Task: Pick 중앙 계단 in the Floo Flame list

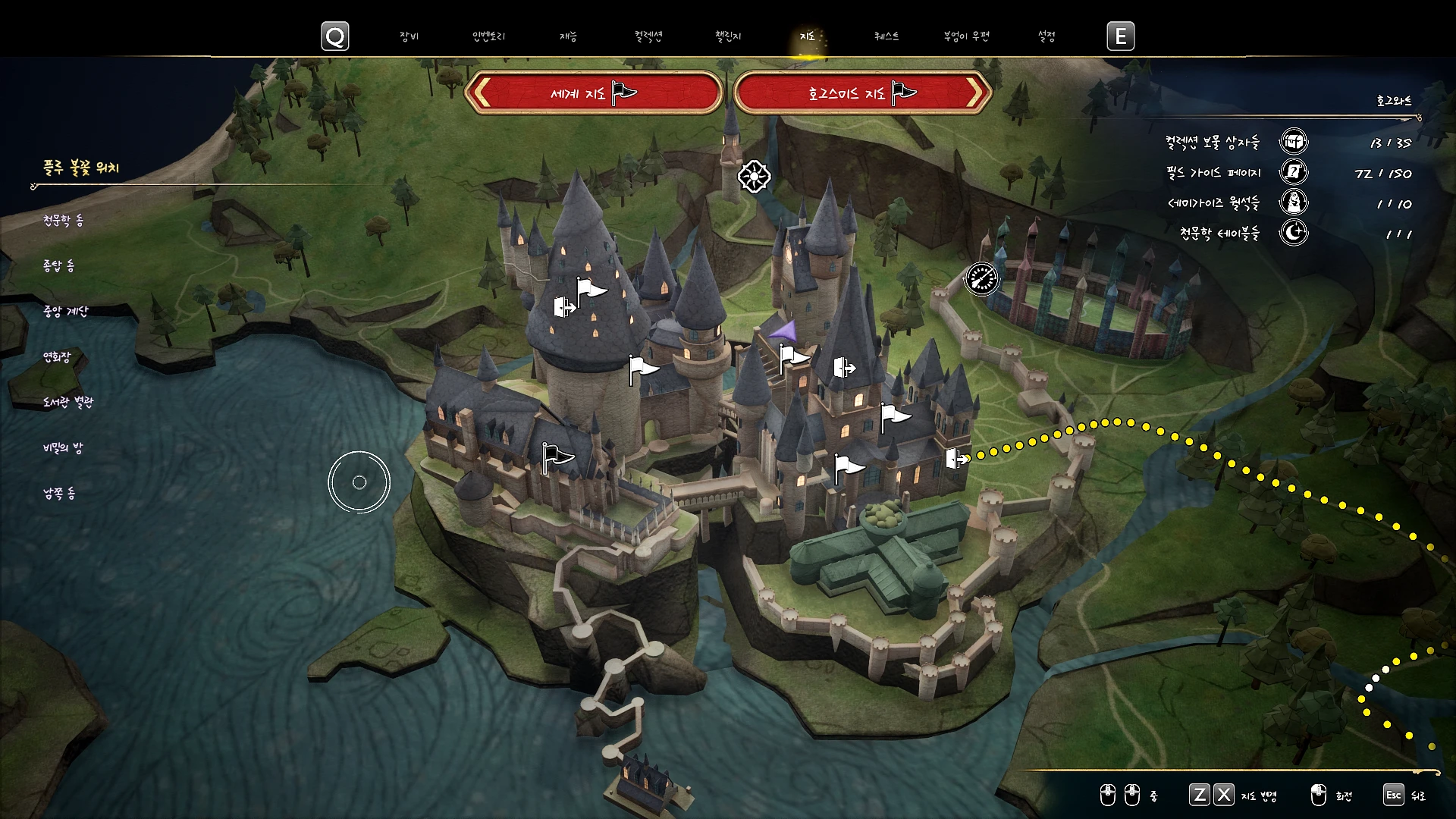Action: (66, 312)
